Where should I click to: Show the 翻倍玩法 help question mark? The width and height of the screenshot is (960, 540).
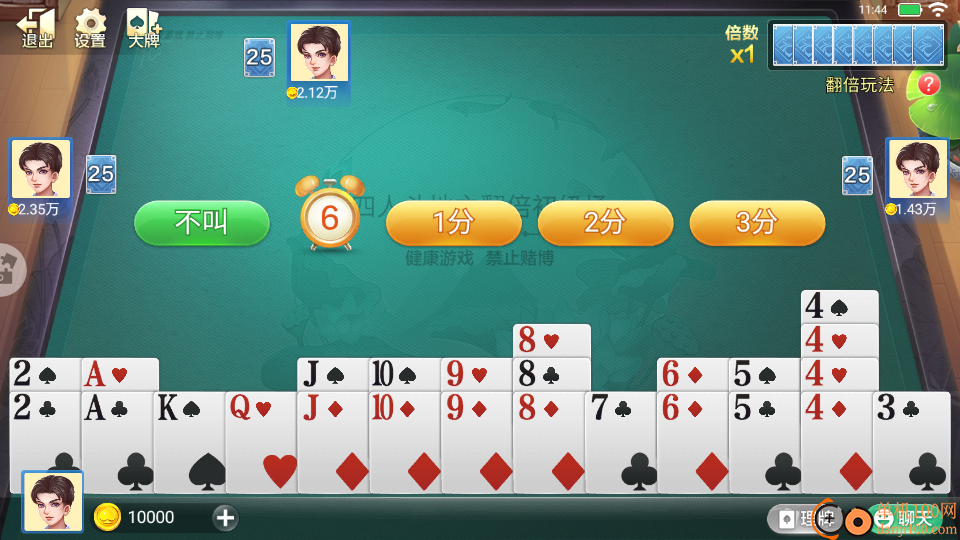coord(929,85)
